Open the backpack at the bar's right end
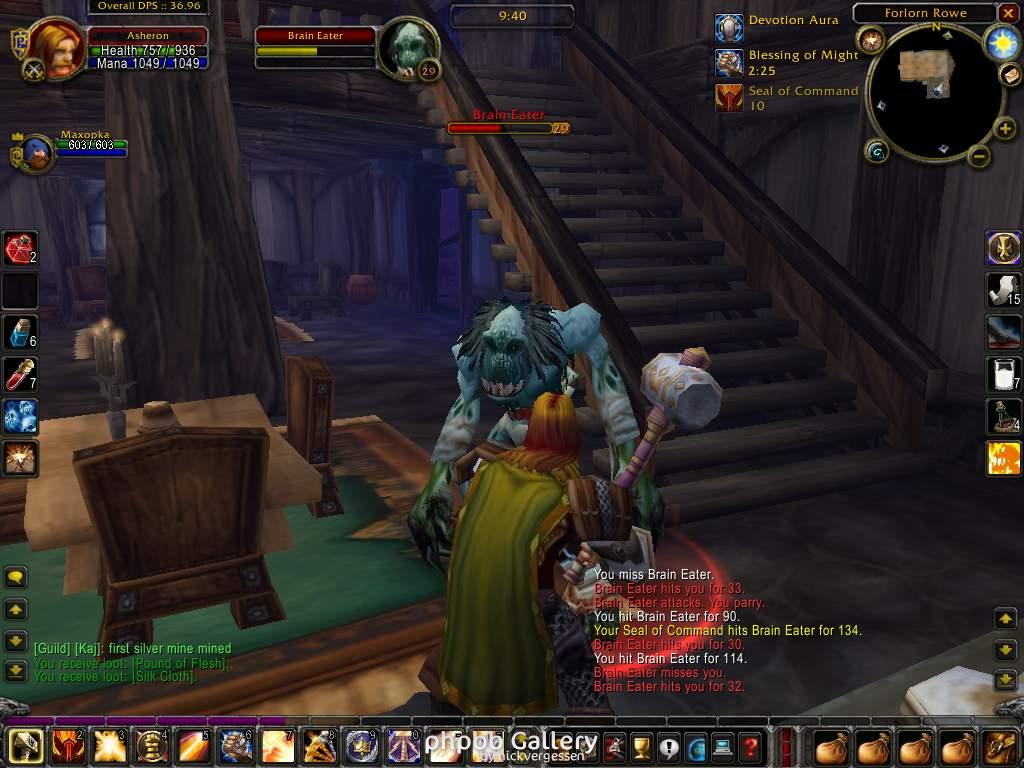Viewport: 1024px width, 768px height. pos(999,746)
